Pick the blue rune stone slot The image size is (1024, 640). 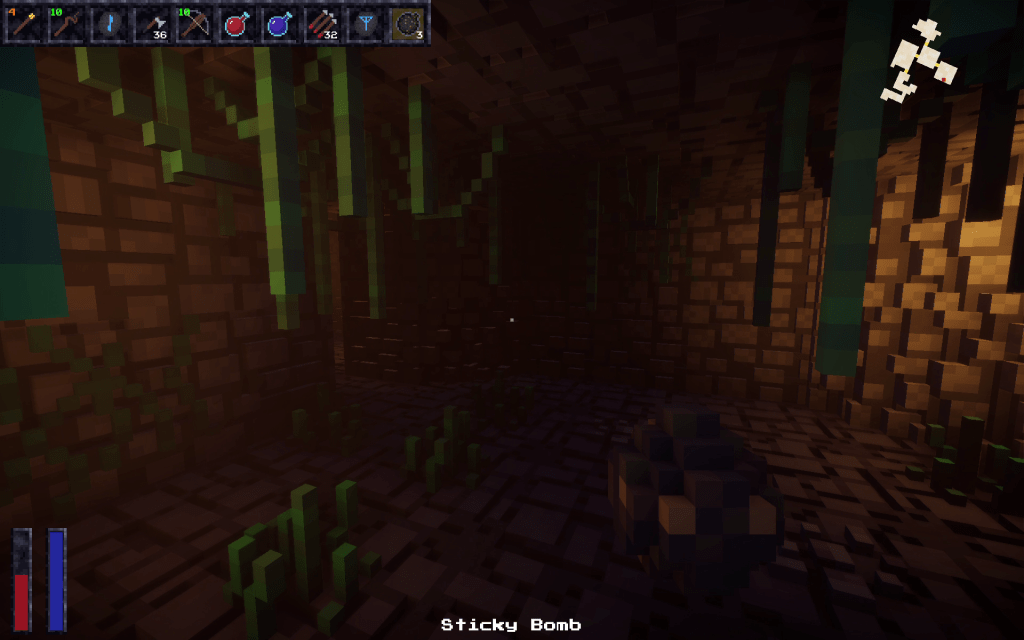109,24
